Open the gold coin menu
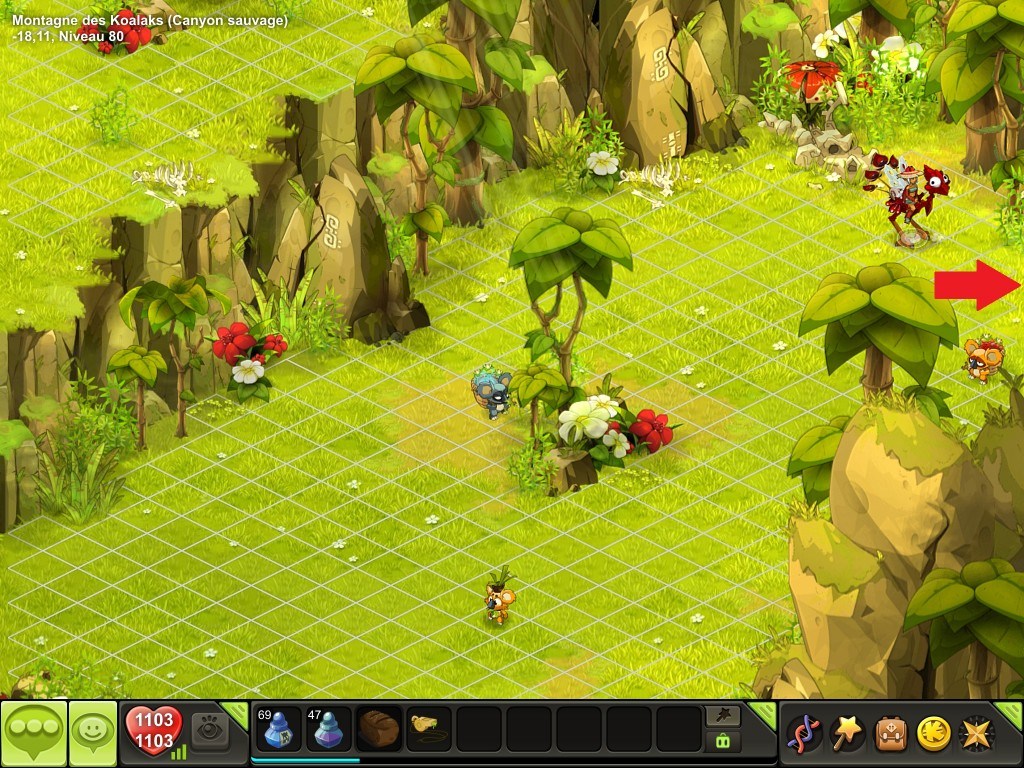 933,733
